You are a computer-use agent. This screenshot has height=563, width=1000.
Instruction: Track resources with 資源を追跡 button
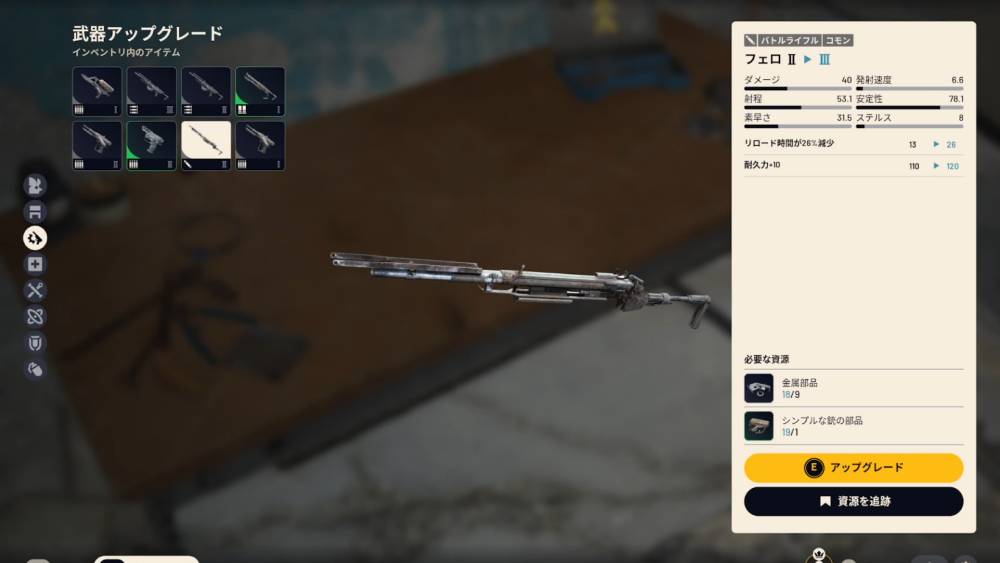(853, 501)
